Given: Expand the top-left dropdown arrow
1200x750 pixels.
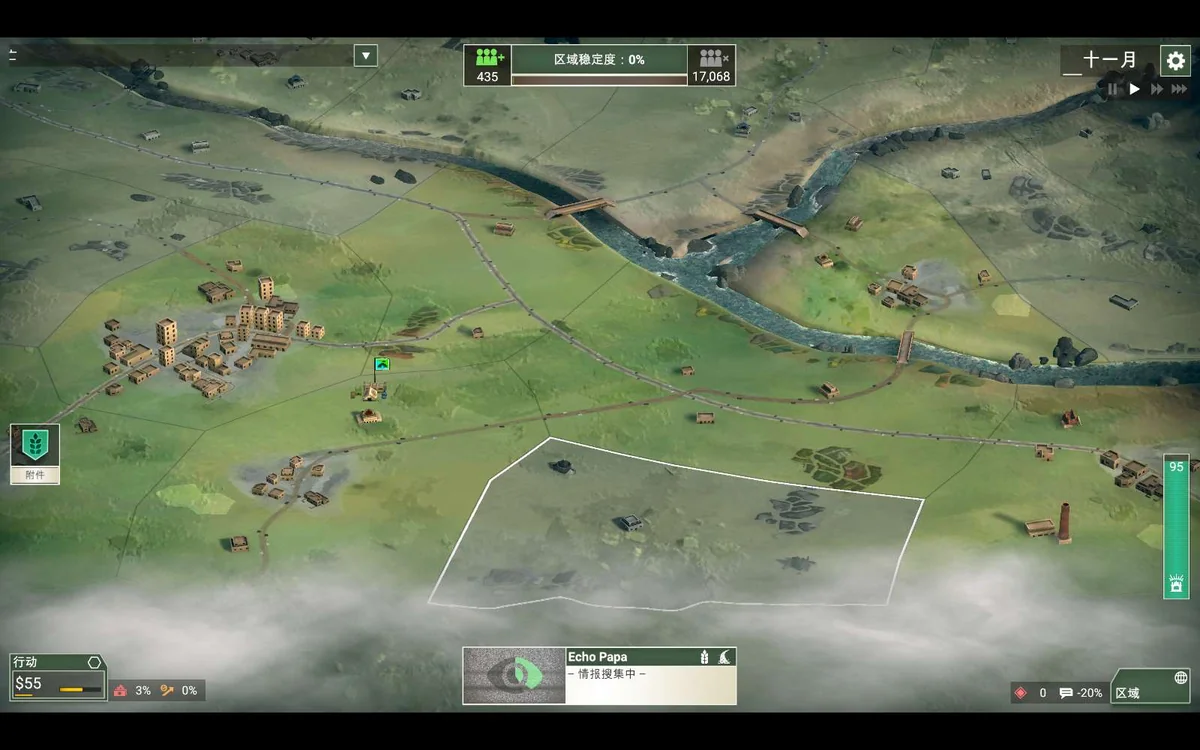Looking at the screenshot, I should [x=366, y=55].
